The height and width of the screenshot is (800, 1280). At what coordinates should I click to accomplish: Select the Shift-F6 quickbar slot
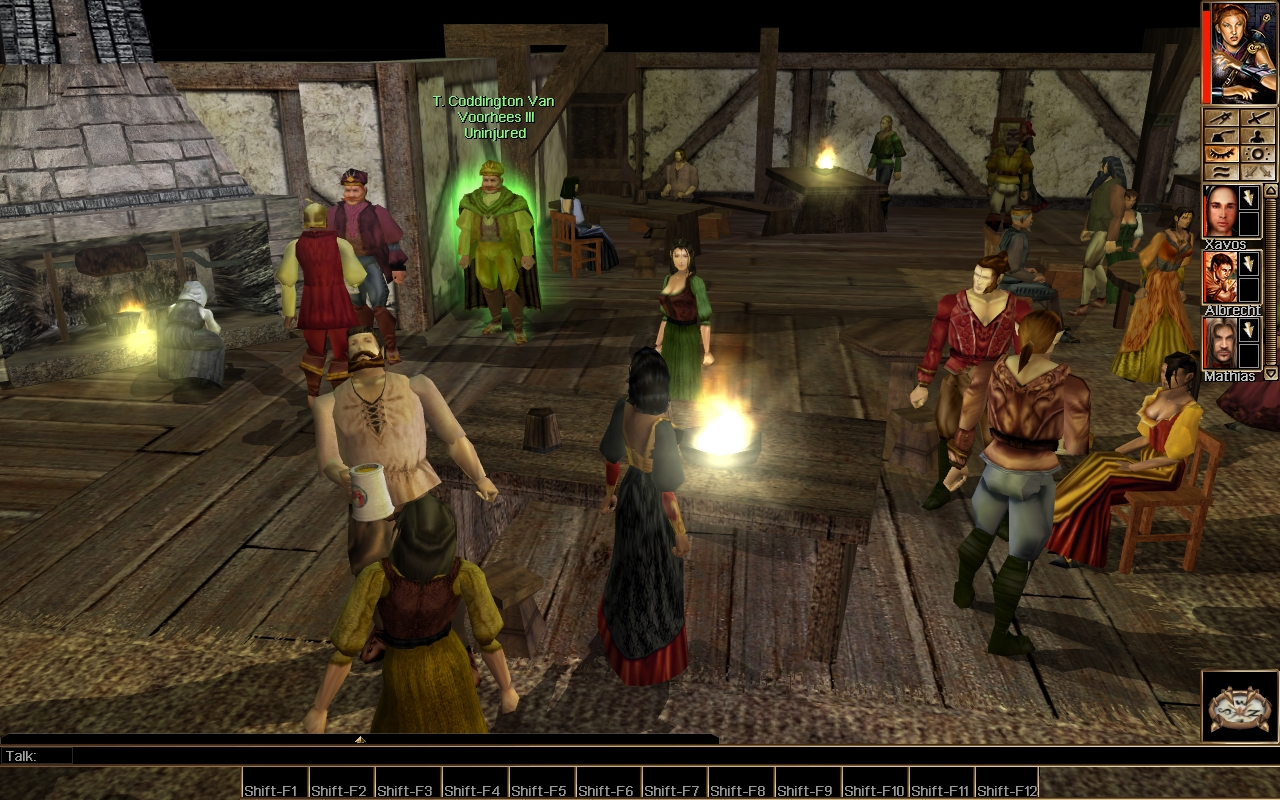609,783
